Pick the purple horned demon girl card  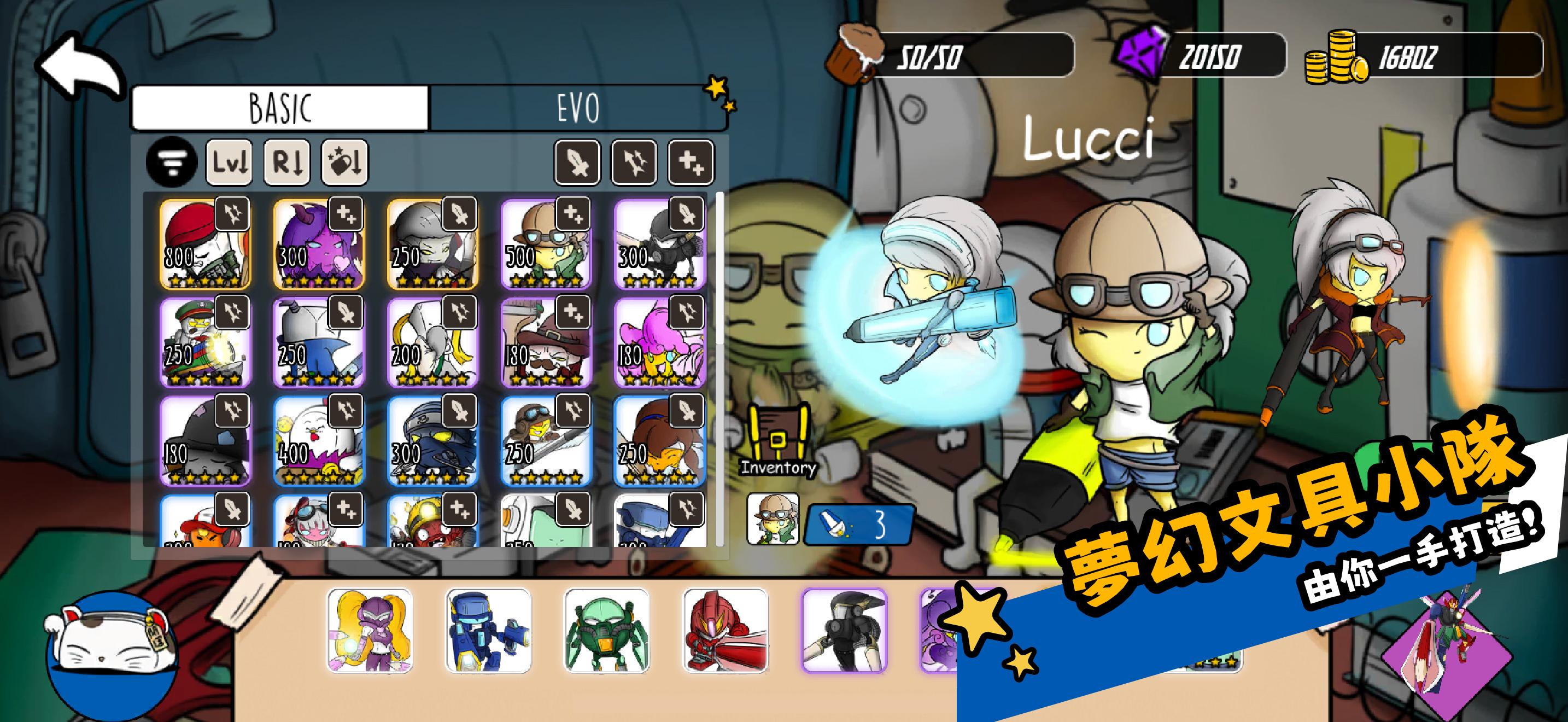coord(318,244)
